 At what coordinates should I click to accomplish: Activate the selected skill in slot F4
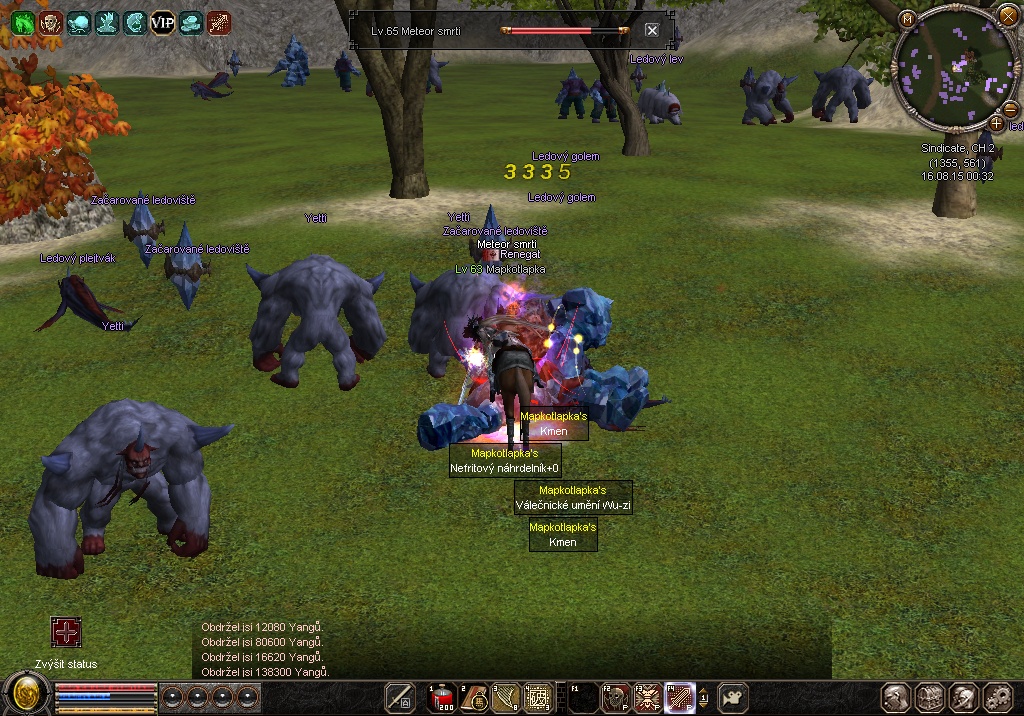pos(680,697)
